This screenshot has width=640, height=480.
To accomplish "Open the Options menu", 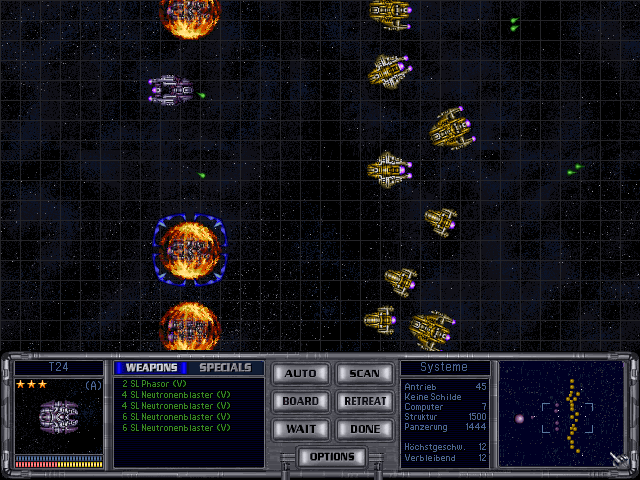I will coord(332,457).
